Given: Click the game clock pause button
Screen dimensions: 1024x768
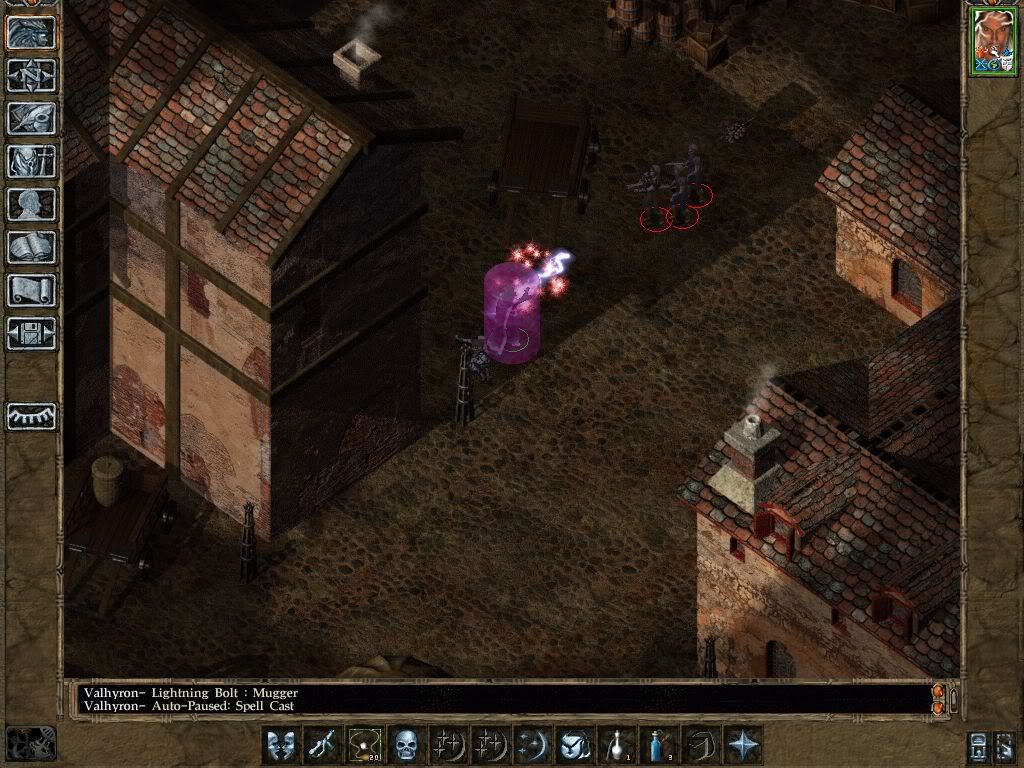Looking at the screenshot, I should (x=30, y=743).
